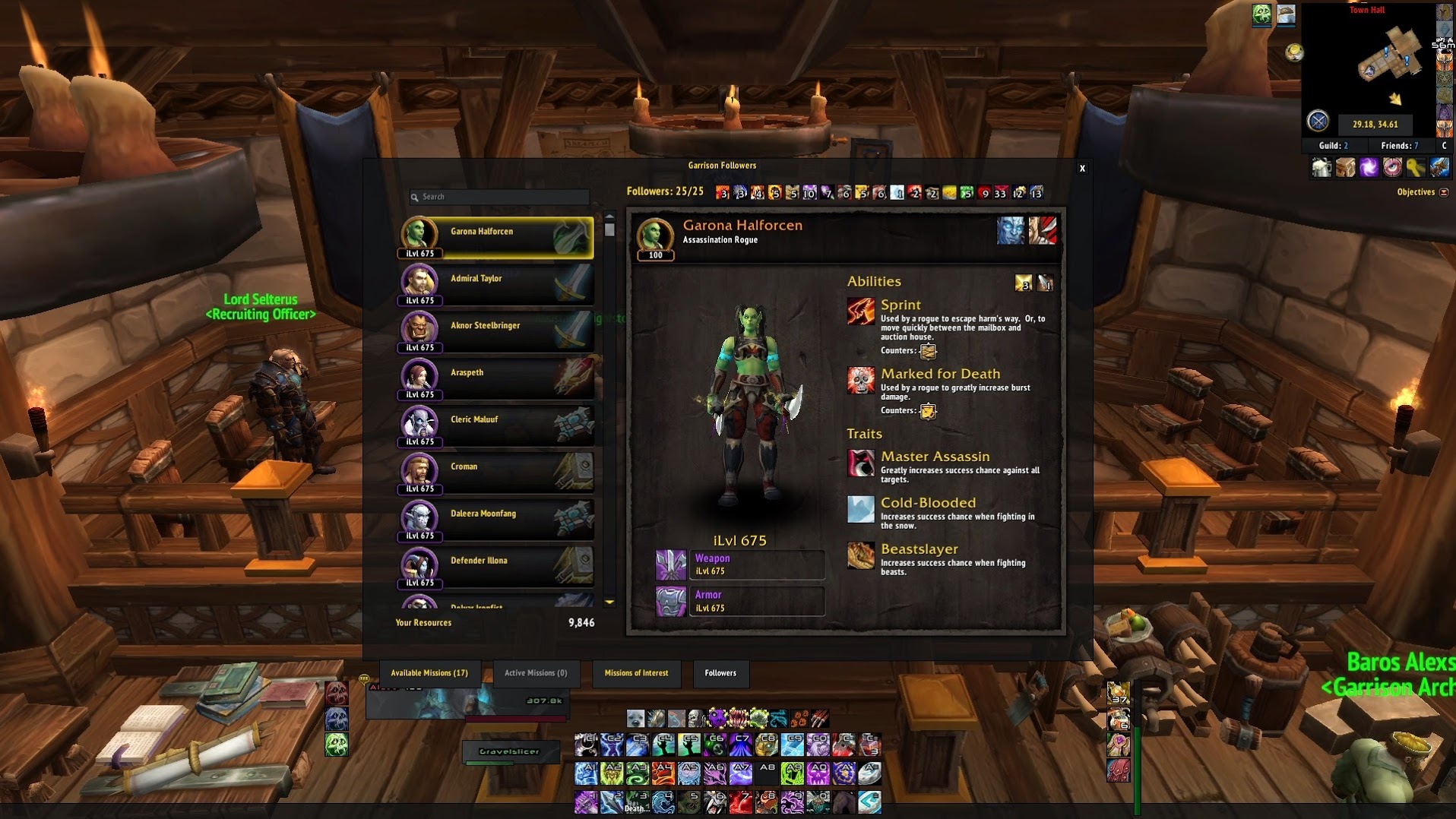Select follower Araspeth

pos(496,378)
